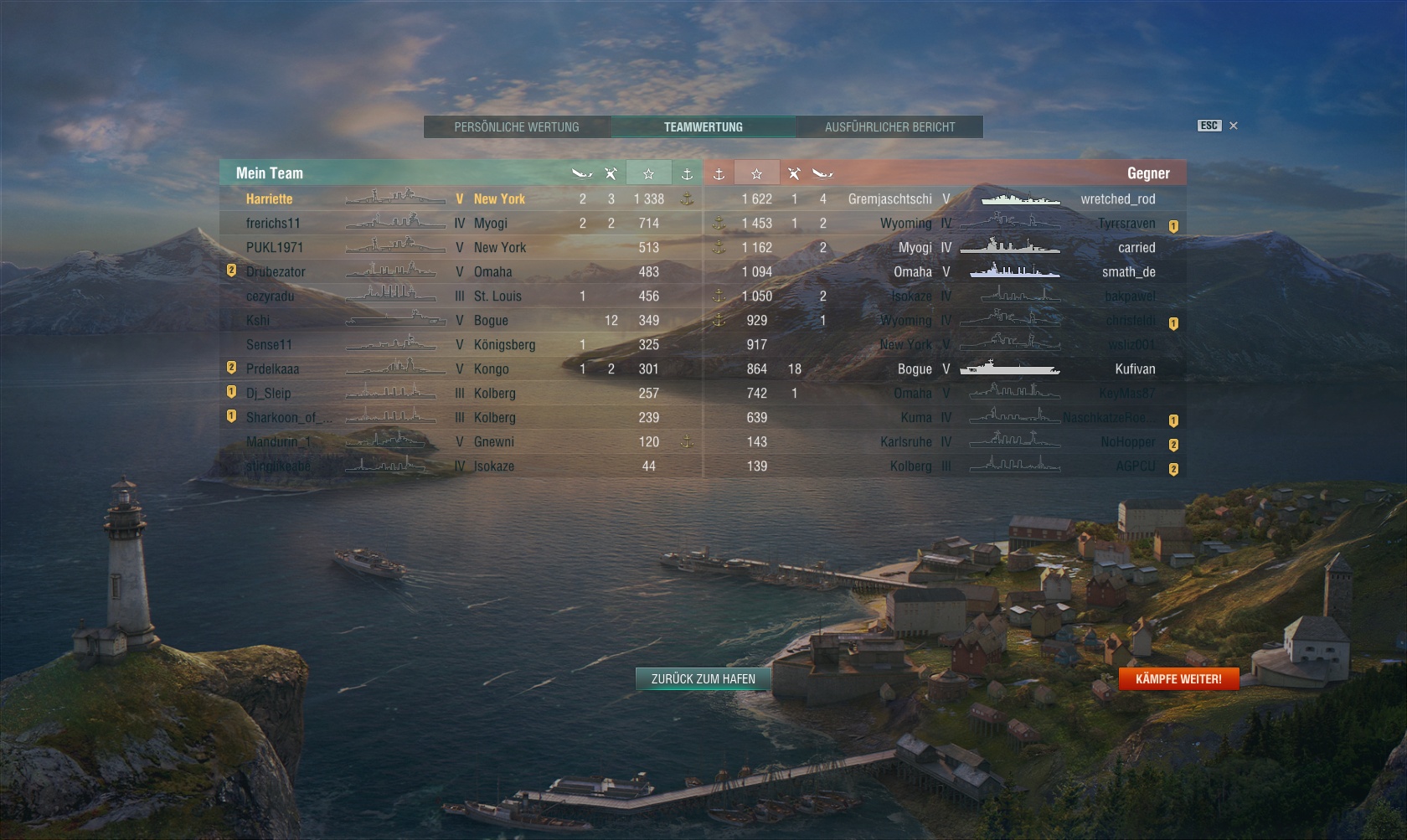Image resolution: width=1407 pixels, height=840 pixels.
Task: Select player Harriette's row
Action: 270,199
